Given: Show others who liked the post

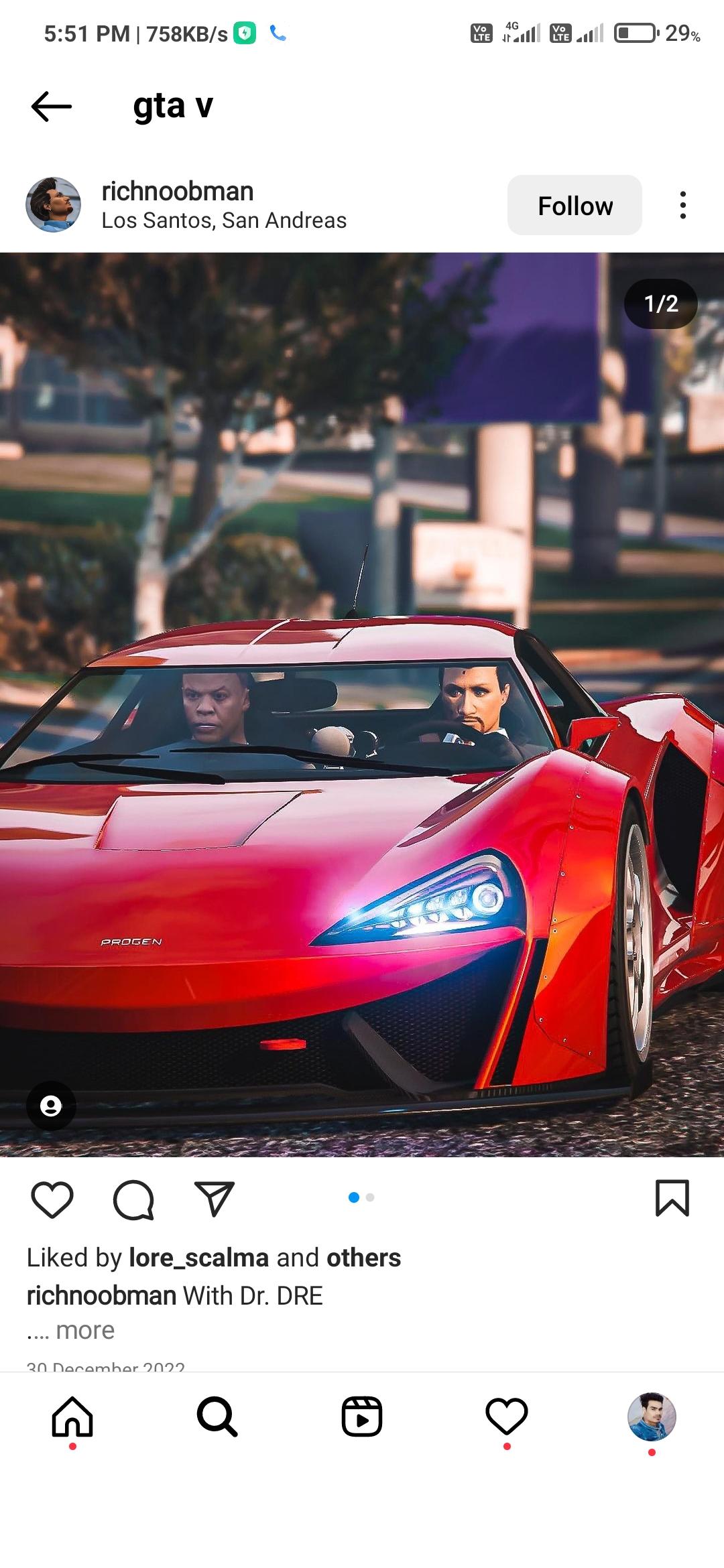Looking at the screenshot, I should tap(363, 1258).
